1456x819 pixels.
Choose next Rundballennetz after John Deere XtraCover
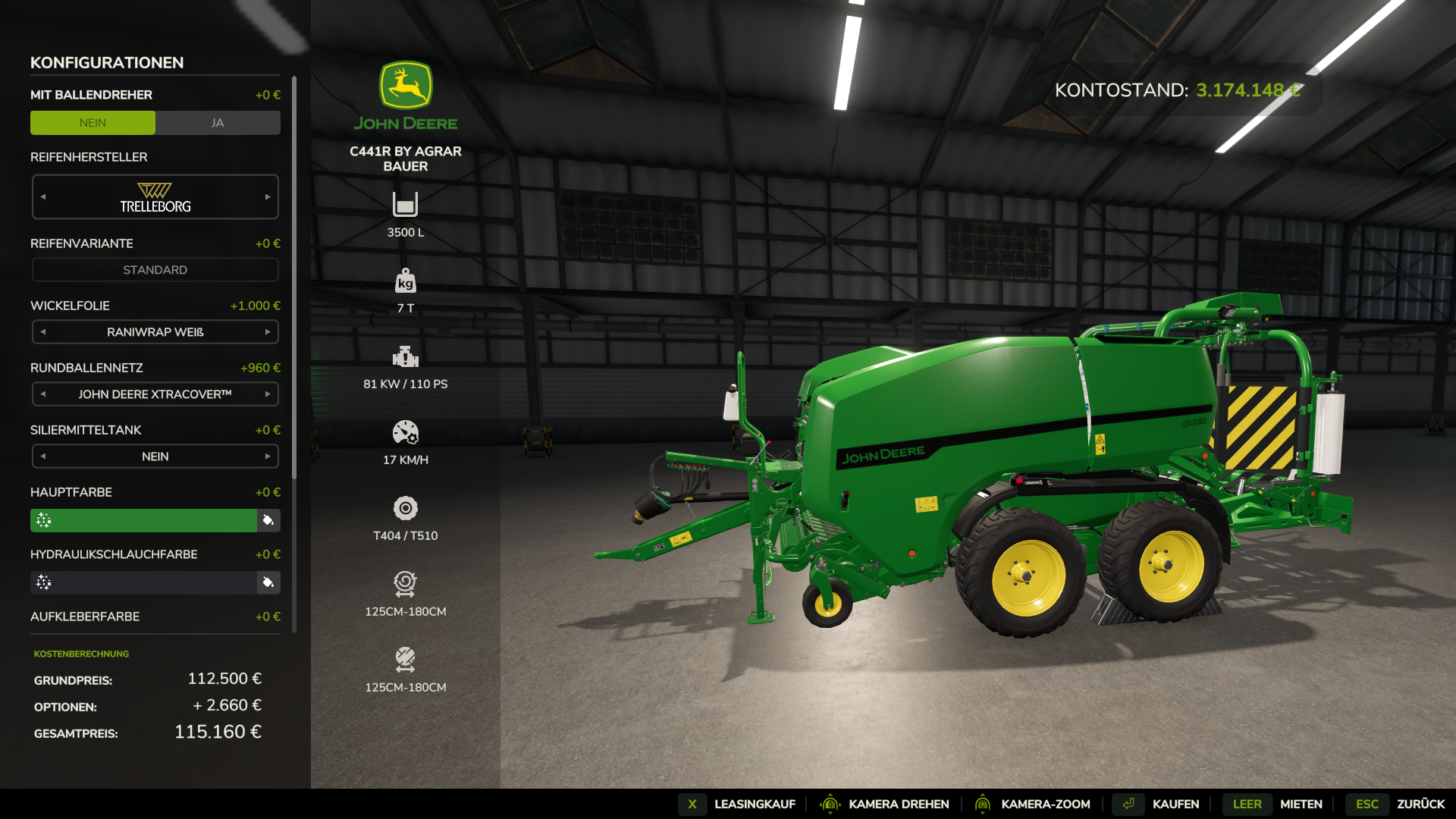click(x=268, y=394)
